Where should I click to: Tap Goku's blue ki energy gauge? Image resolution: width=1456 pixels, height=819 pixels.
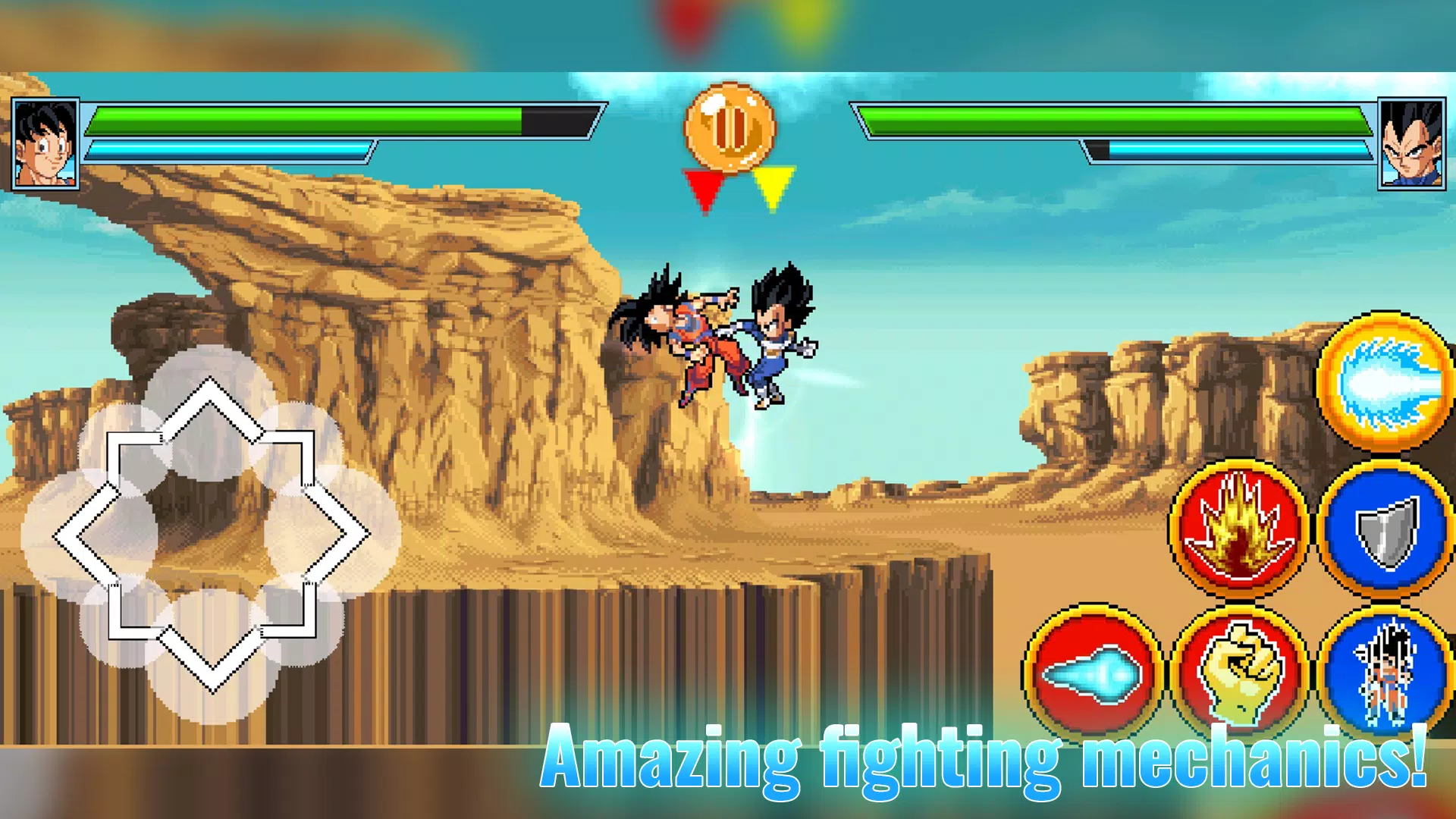point(227,149)
